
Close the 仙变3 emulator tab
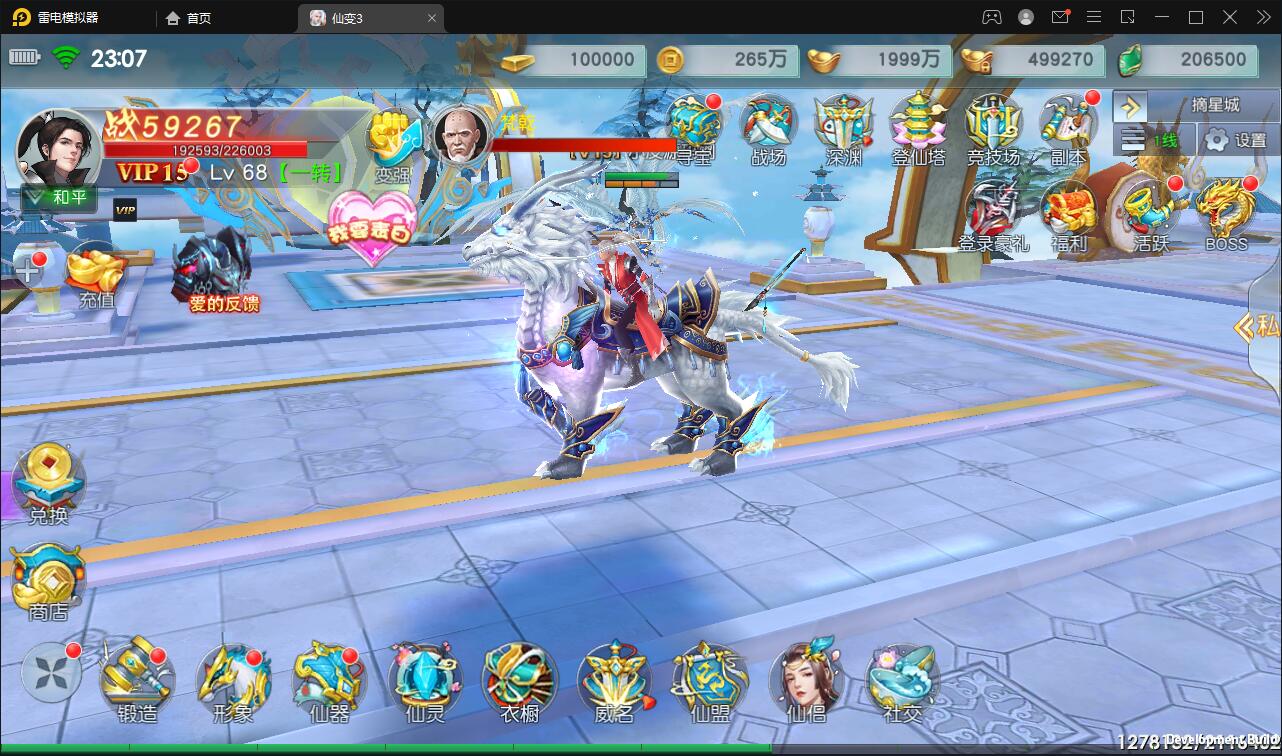(432, 18)
